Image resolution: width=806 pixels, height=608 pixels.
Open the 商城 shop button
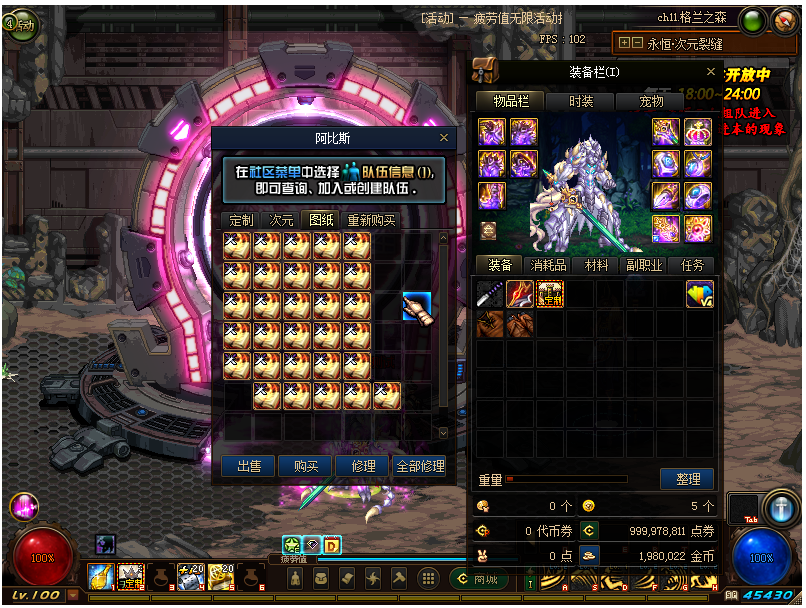(475, 579)
